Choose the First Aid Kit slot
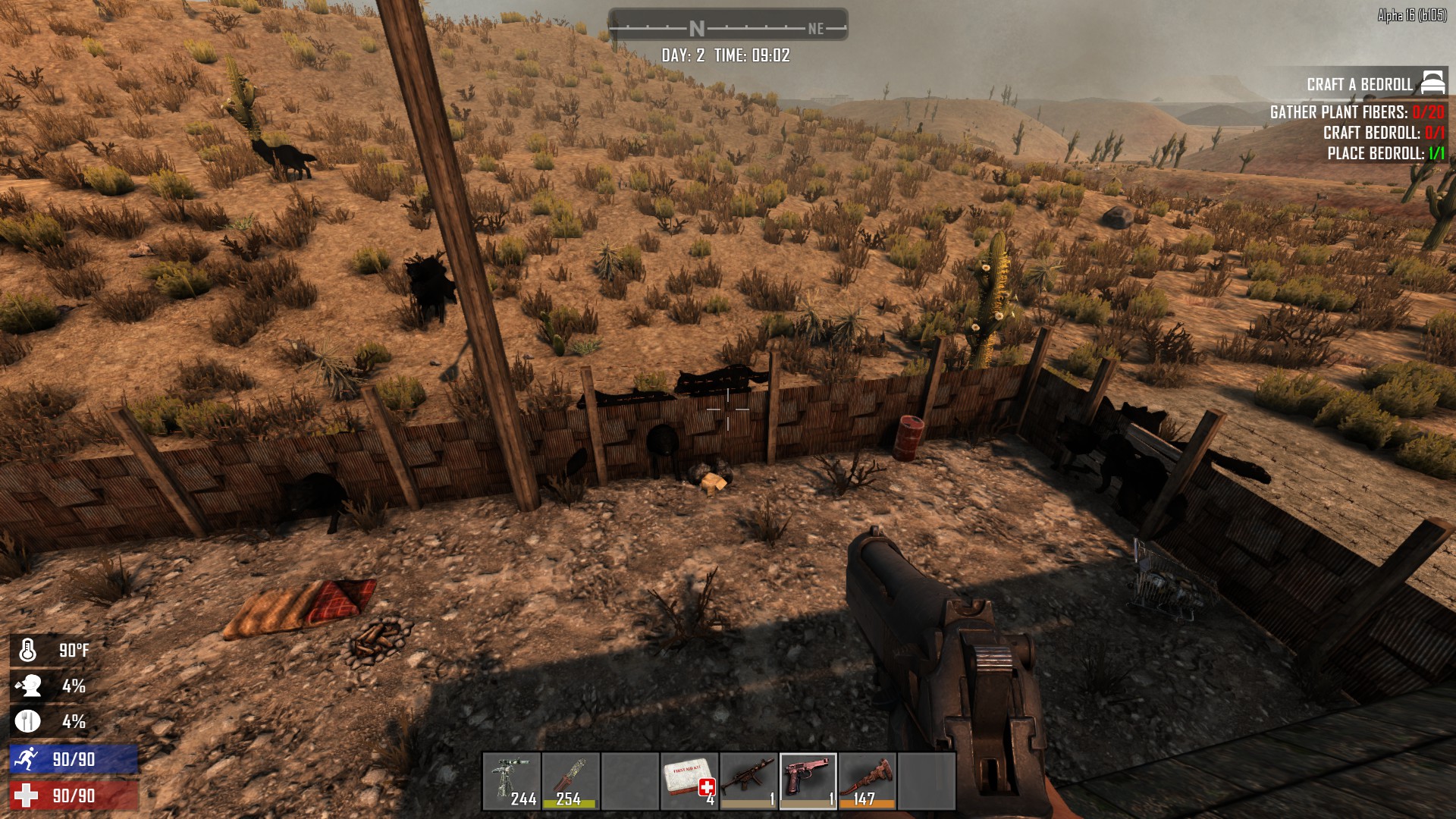The image size is (1456, 819). (689, 781)
